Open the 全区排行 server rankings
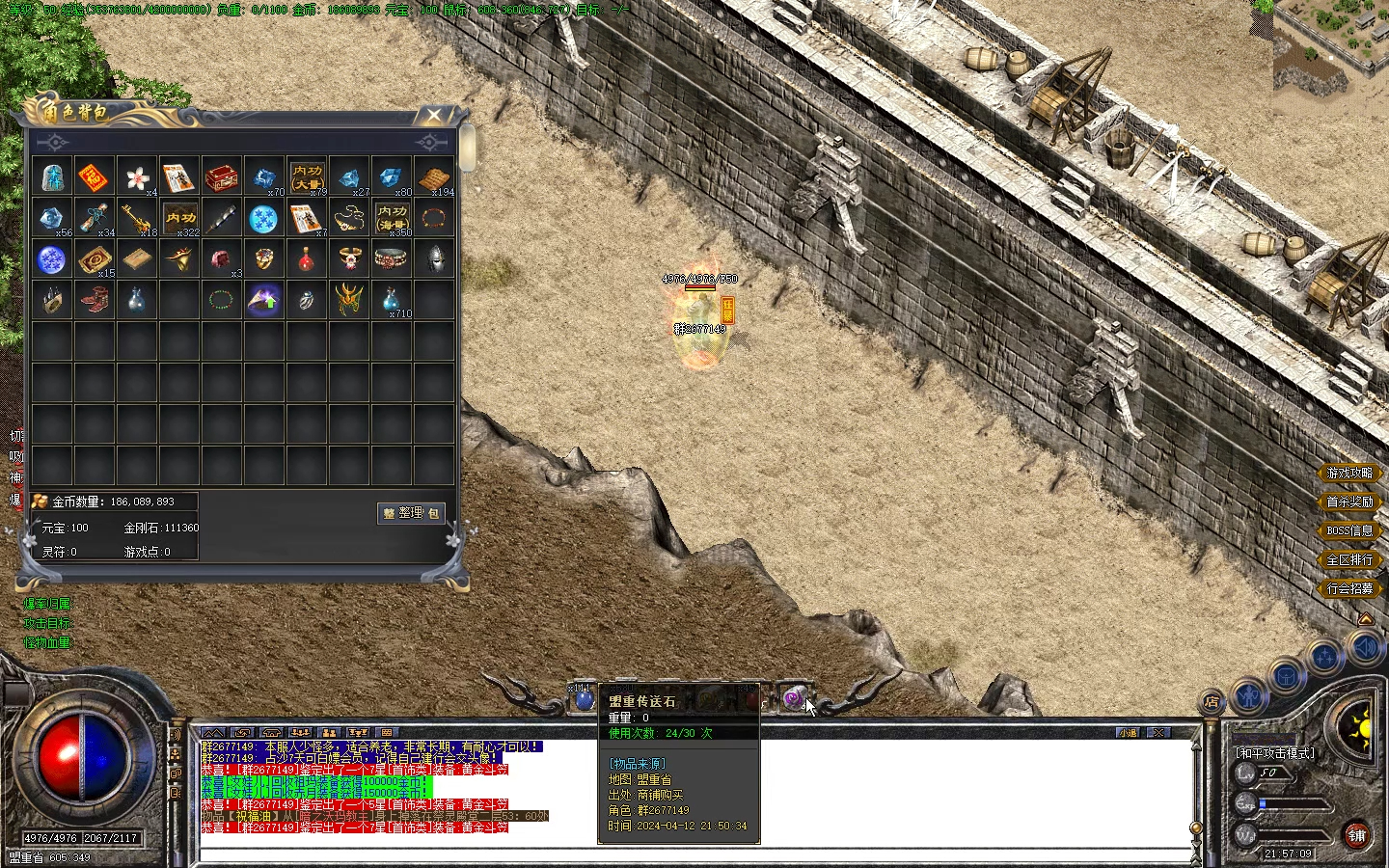This screenshot has width=1389, height=868. coord(1348,560)
